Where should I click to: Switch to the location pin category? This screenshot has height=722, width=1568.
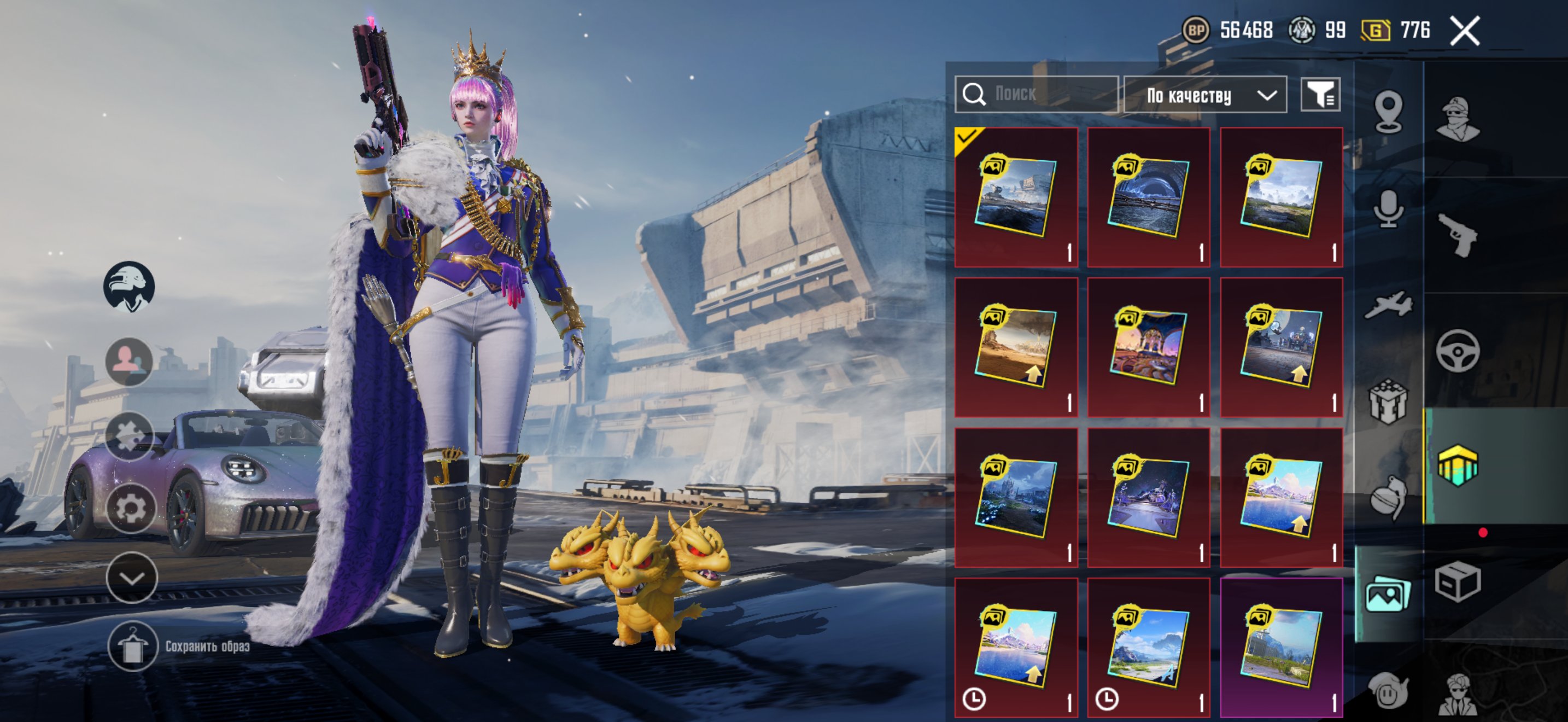click(x=1388, y=112)
